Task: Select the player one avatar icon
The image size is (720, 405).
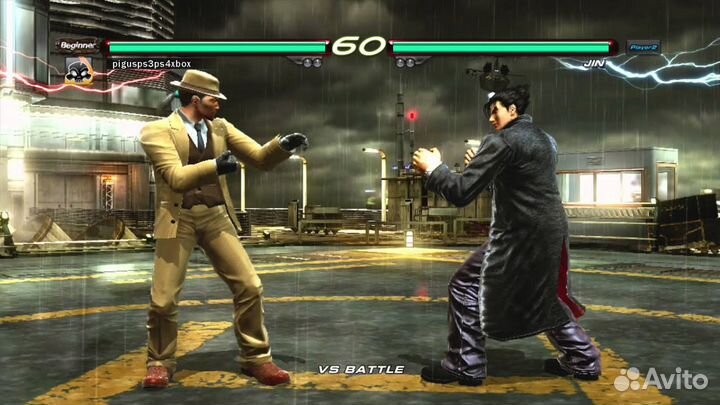Action: click(79, 69)
